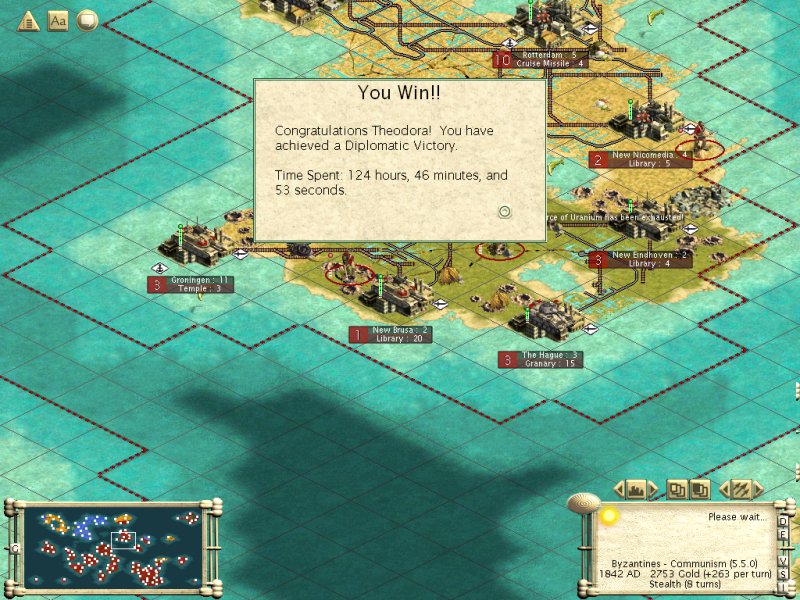This screenshot has width=800, height=600.
Task: Dismiss the You Win dialog with the round button
Action: point(505,211)
